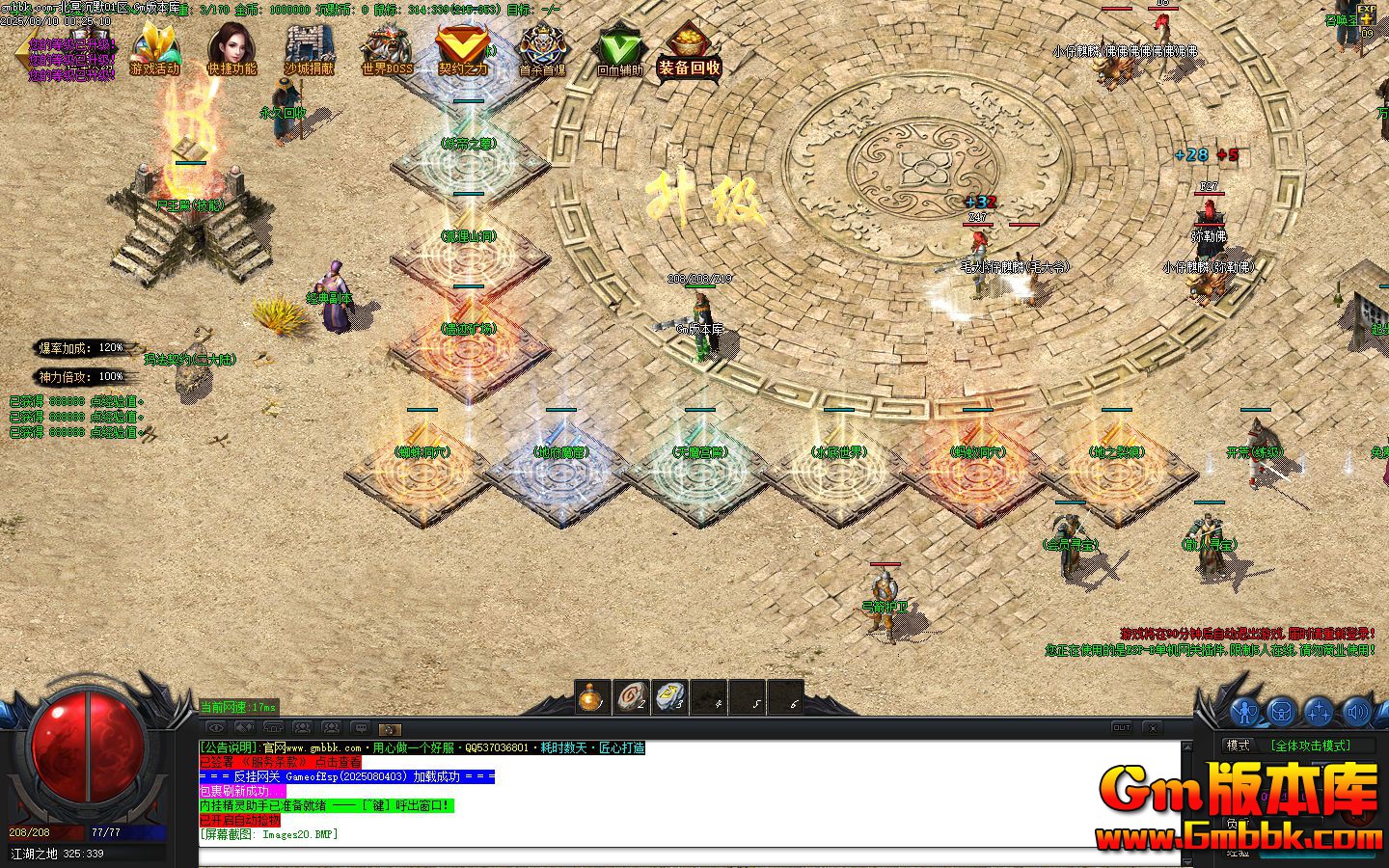Use the yellow rune stone in slot 3
1389x868 pixels.
pos(670,697)
